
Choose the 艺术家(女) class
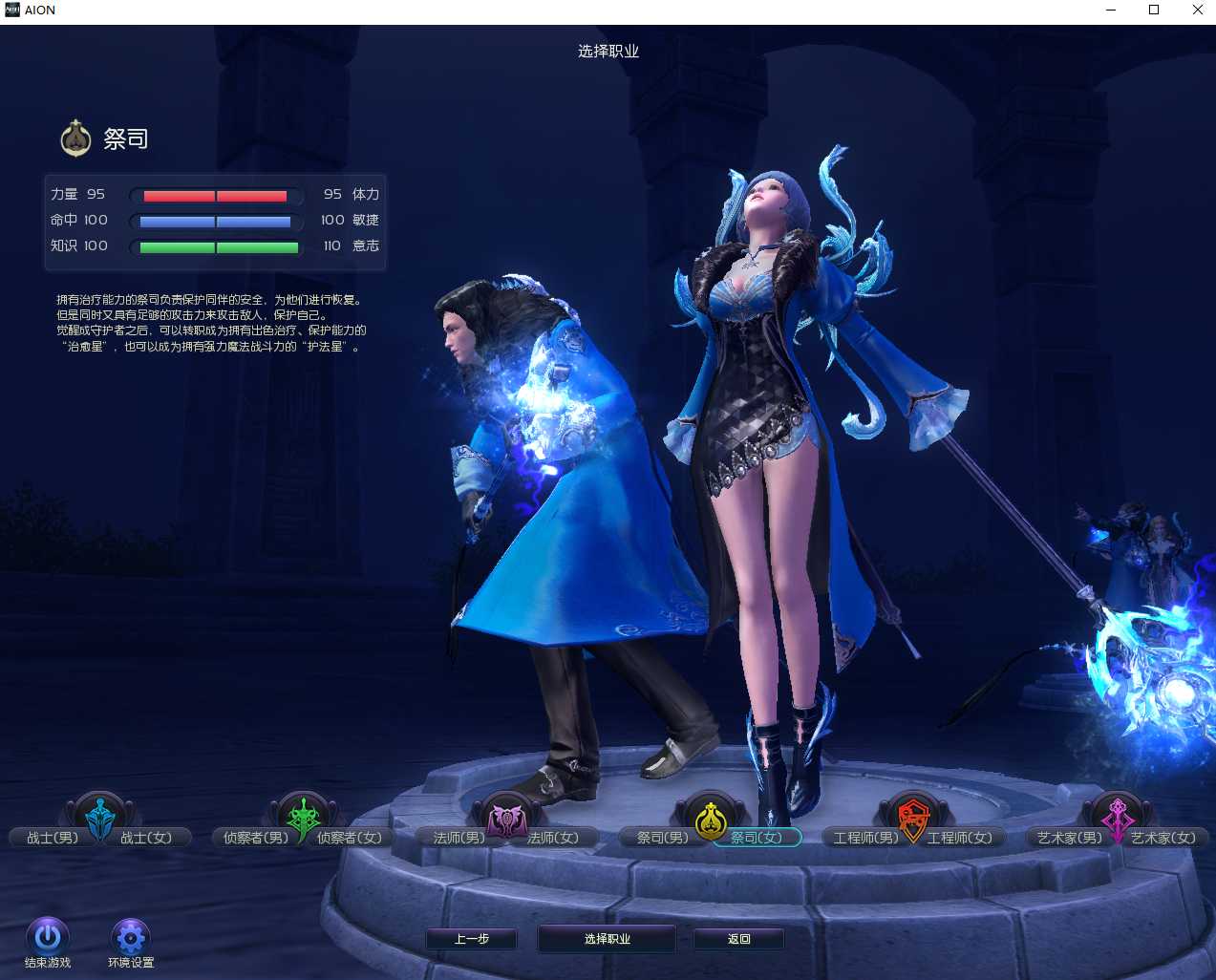coord(1163,838)
